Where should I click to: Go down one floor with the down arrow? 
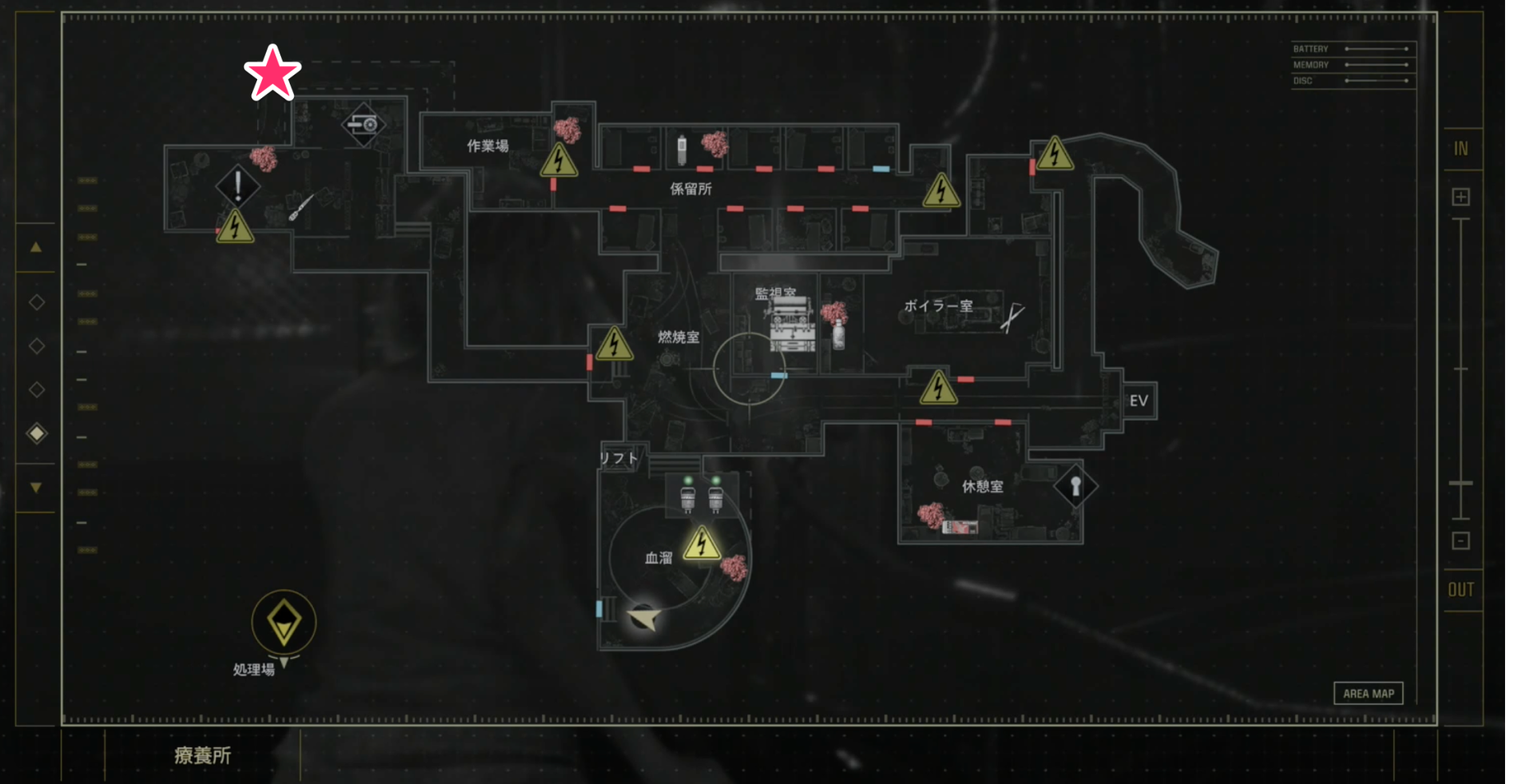coord(36,487)
